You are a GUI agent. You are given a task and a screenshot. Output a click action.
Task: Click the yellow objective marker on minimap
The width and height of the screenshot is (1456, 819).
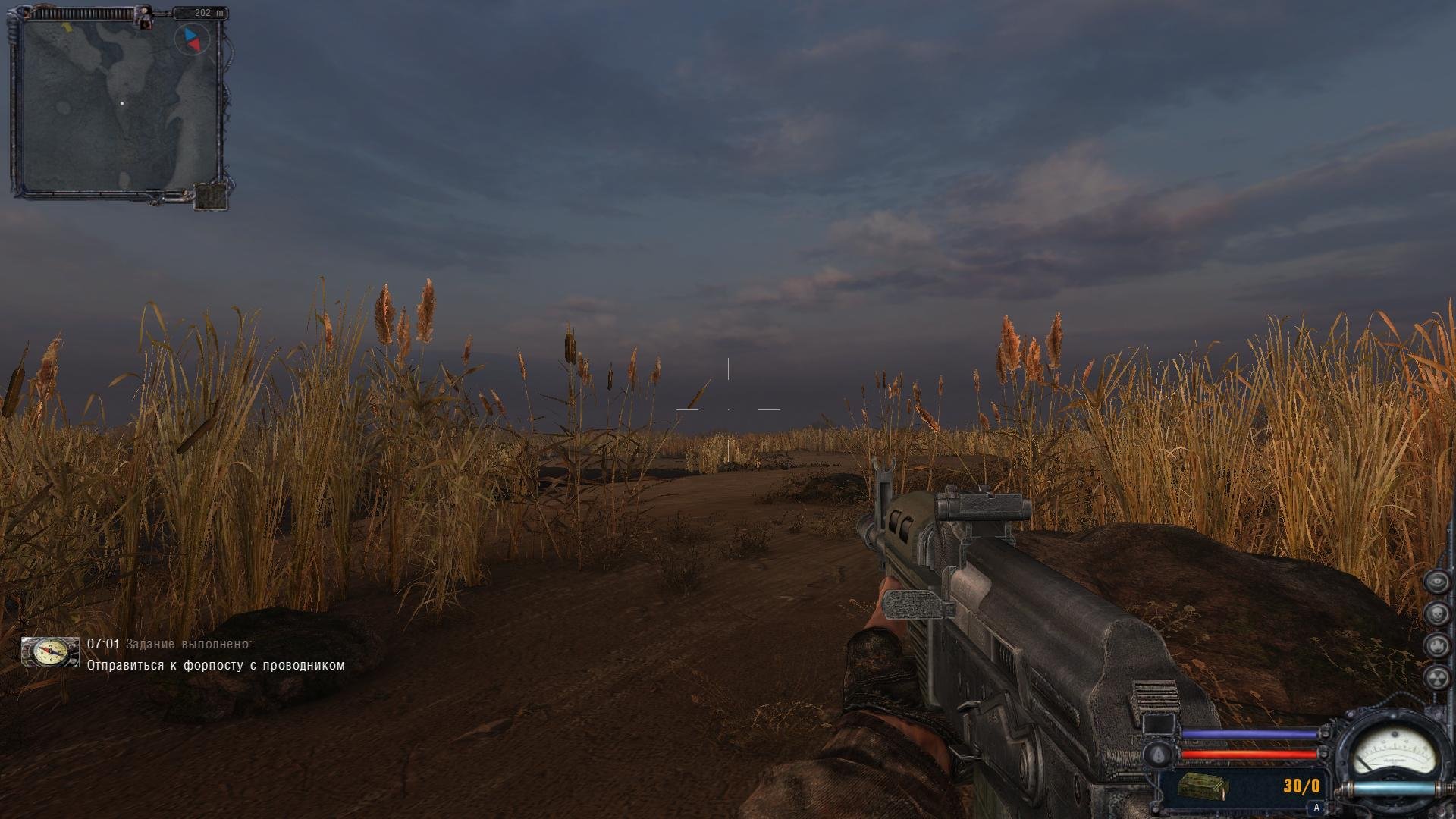(x=66, y=27)
